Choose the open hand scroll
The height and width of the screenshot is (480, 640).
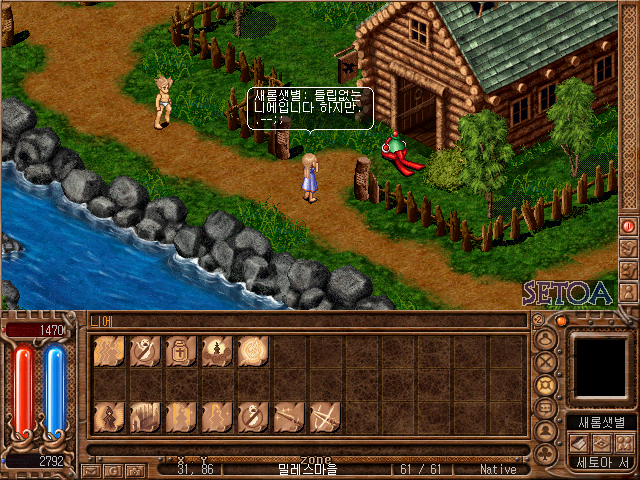pos(145,416)
